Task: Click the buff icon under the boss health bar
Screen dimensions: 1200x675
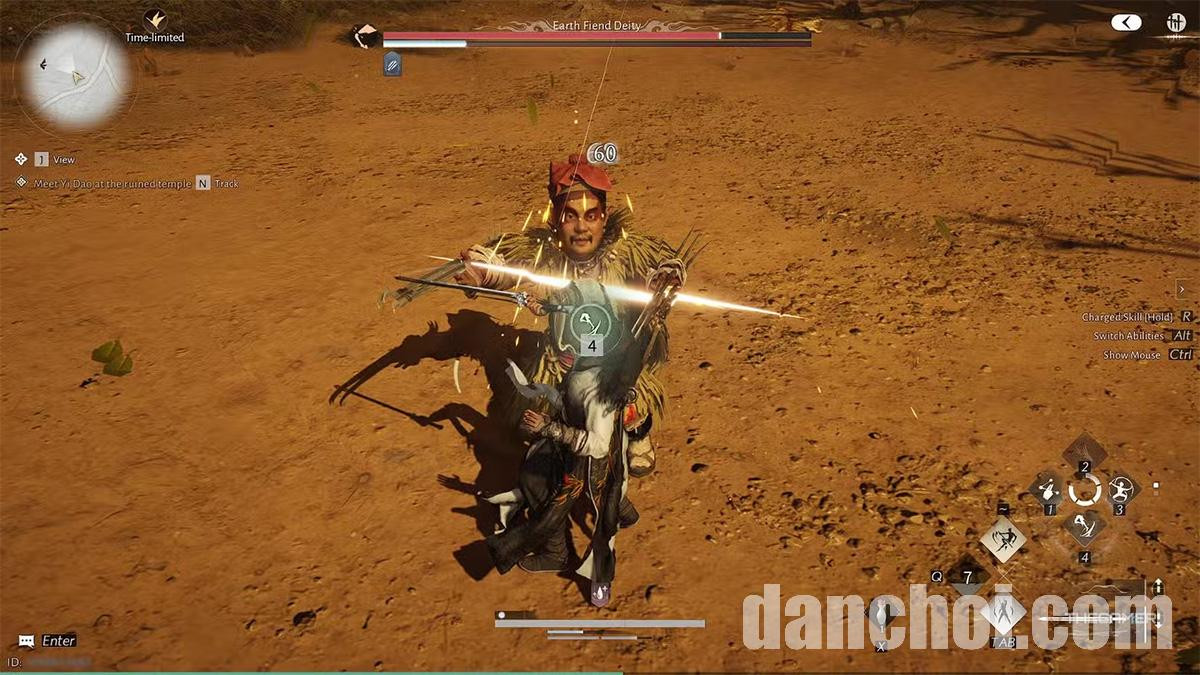Action: (392, 64)
